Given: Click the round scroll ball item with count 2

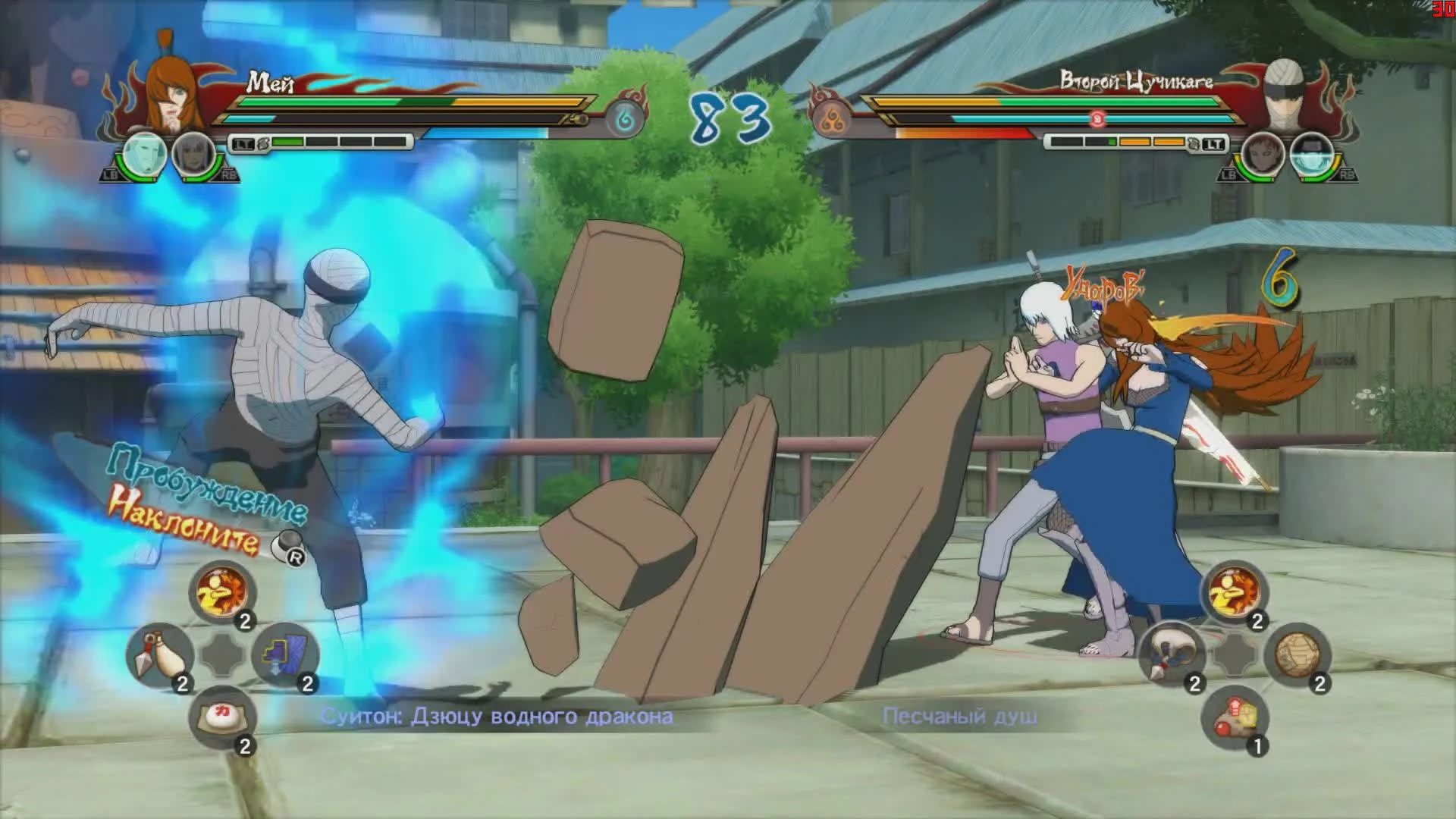Looking at the screenshot, I should point(1298,652).
